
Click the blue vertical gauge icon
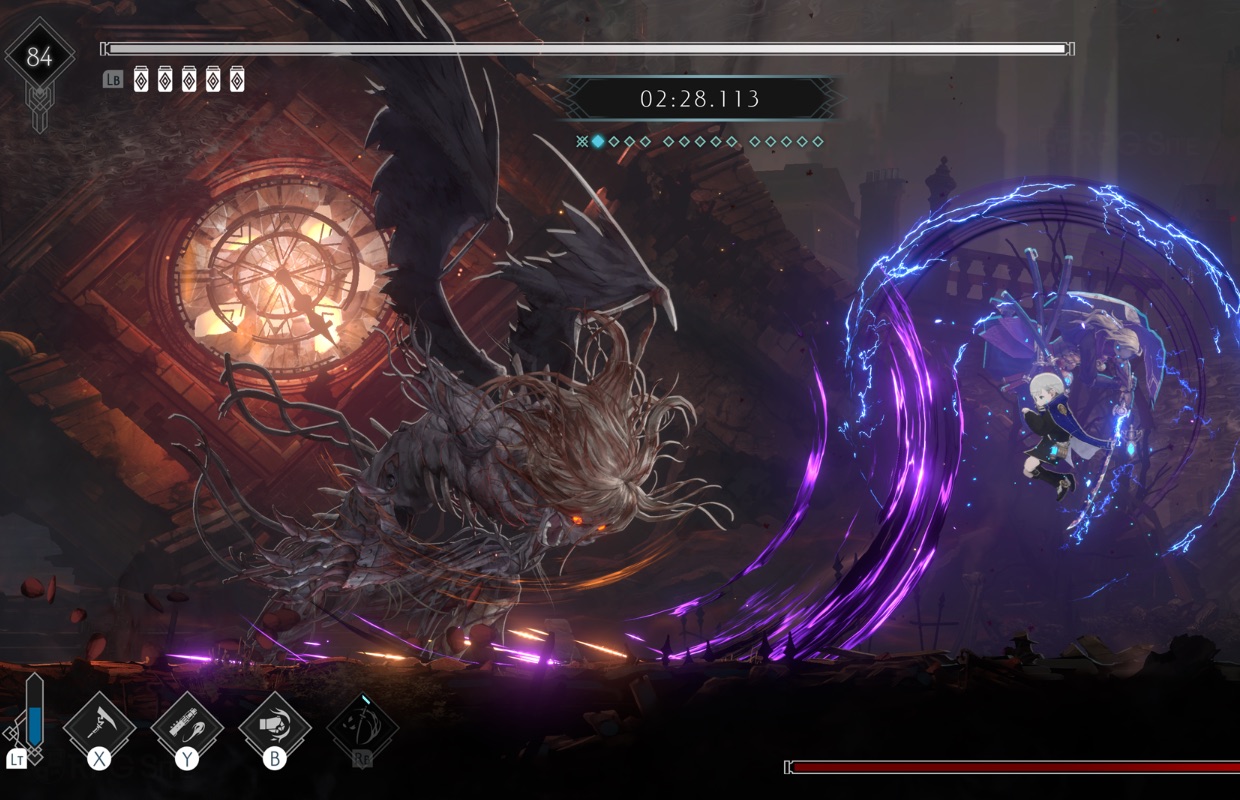coord(35,712)
